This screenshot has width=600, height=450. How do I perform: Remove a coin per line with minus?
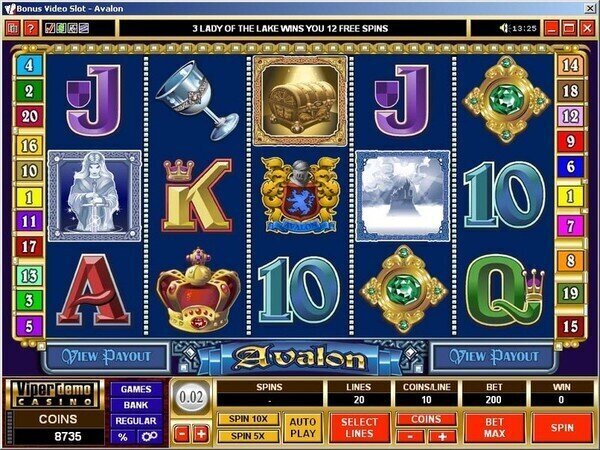412,436
